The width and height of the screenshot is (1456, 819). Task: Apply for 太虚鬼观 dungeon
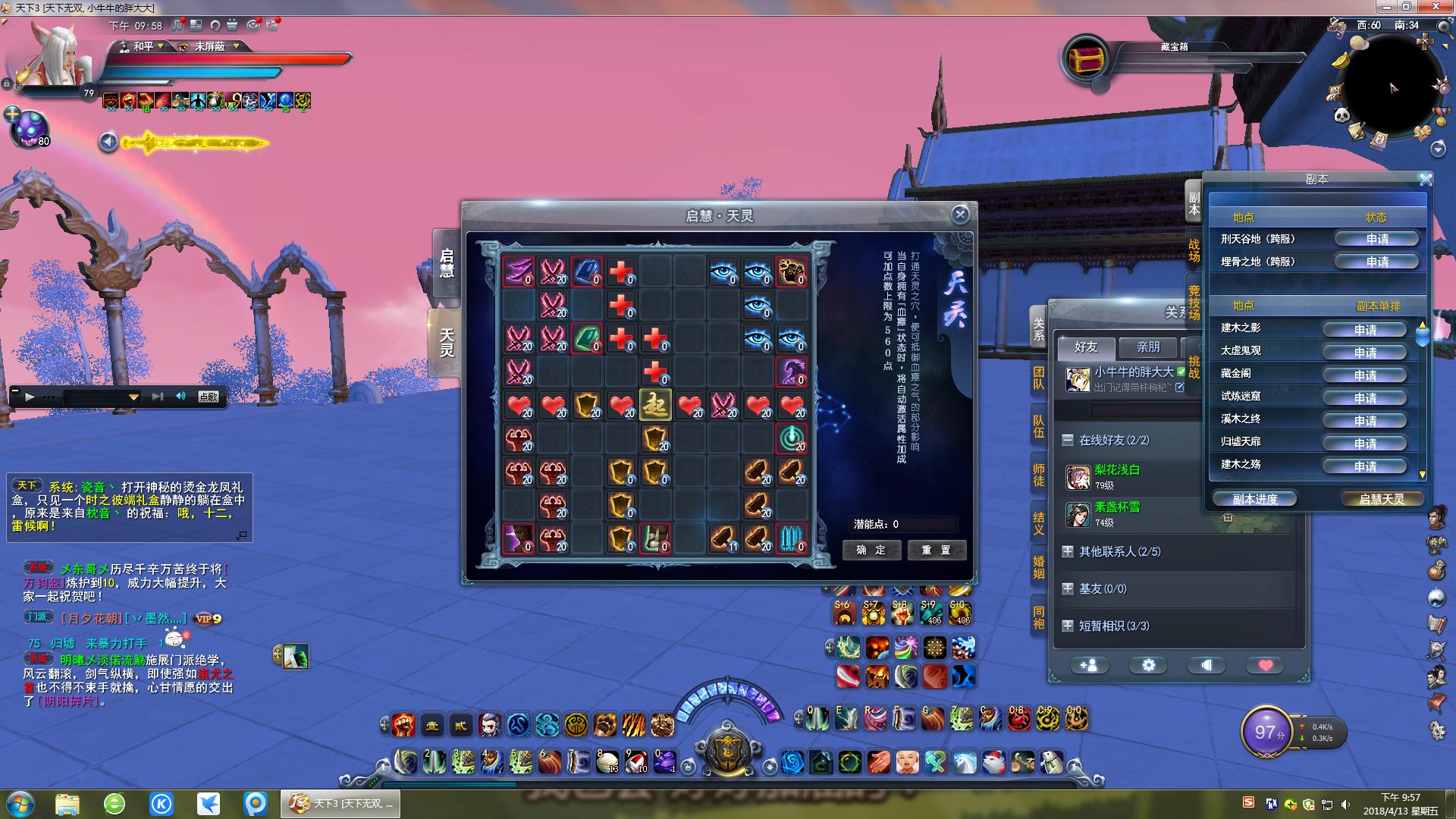[1364, 353]
